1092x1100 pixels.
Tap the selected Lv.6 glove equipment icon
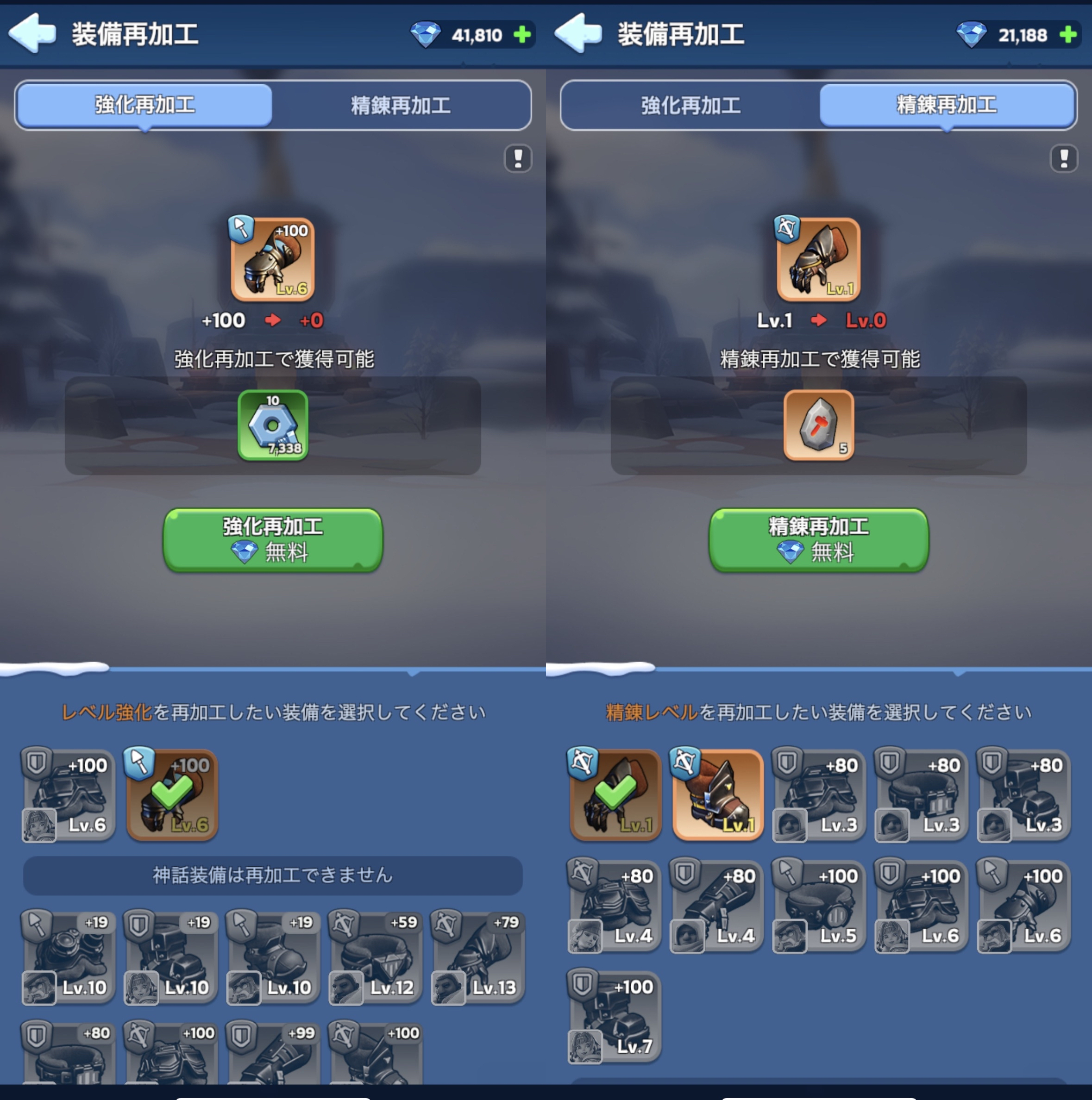(x=272, y=261)
